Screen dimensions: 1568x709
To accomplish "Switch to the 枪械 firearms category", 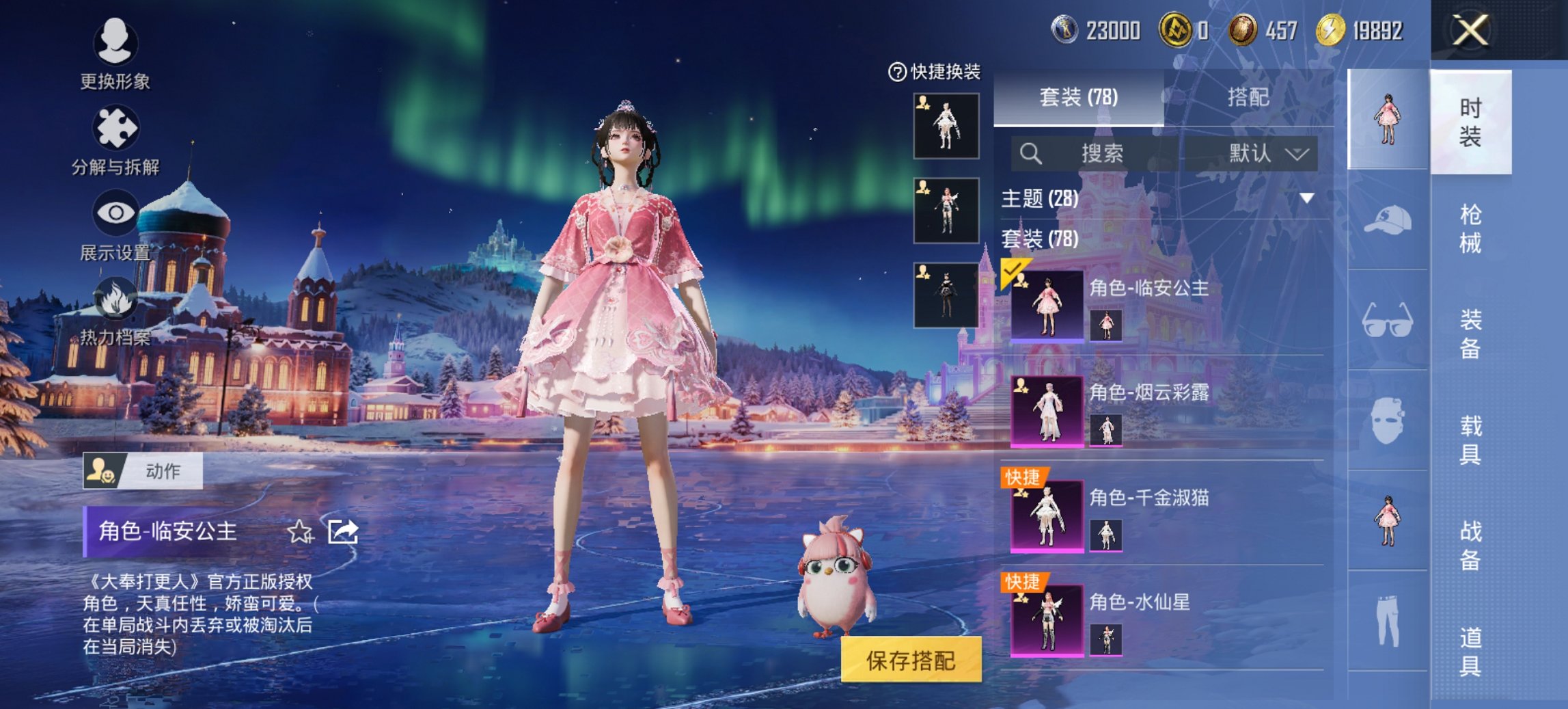I will point(1470,228).
